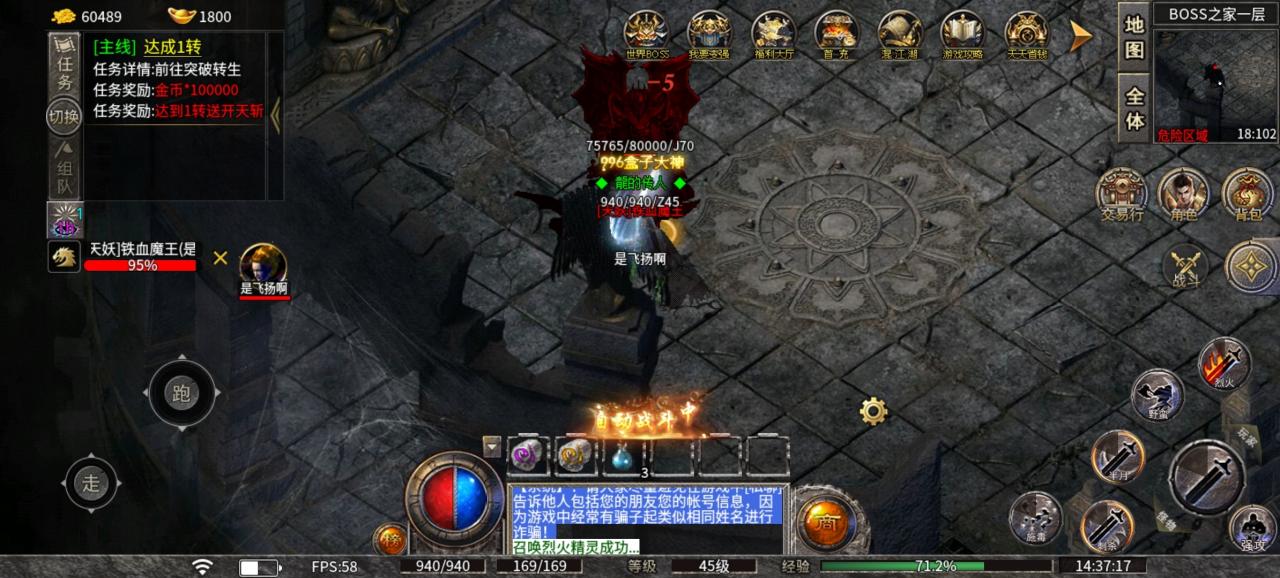Activate the 烈火 fire sword skill
Image resolution: width=1280 pixels, height=578 pixels.
(x=1224, y=362)
